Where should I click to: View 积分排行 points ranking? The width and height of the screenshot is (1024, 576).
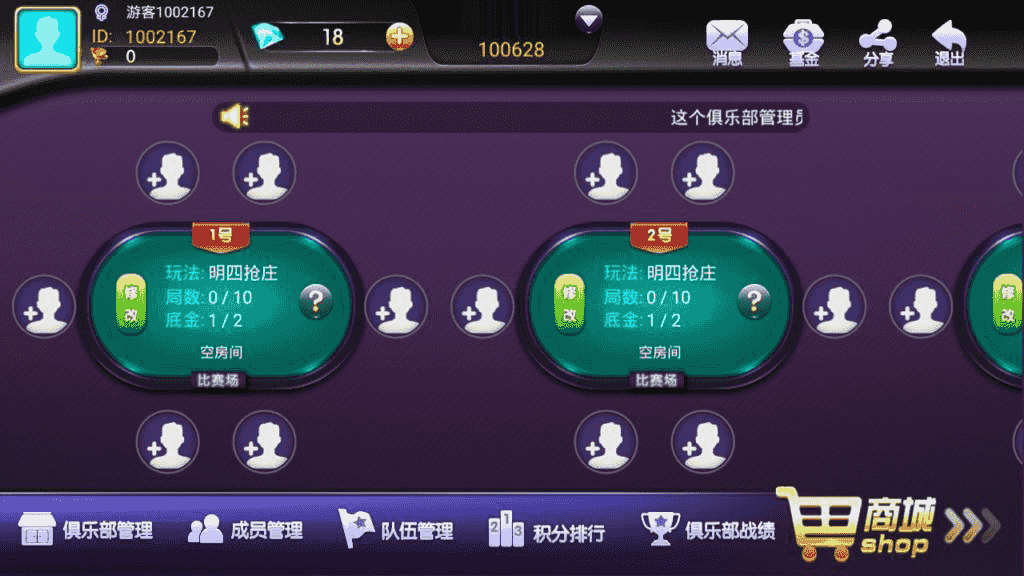click(547, 530)
